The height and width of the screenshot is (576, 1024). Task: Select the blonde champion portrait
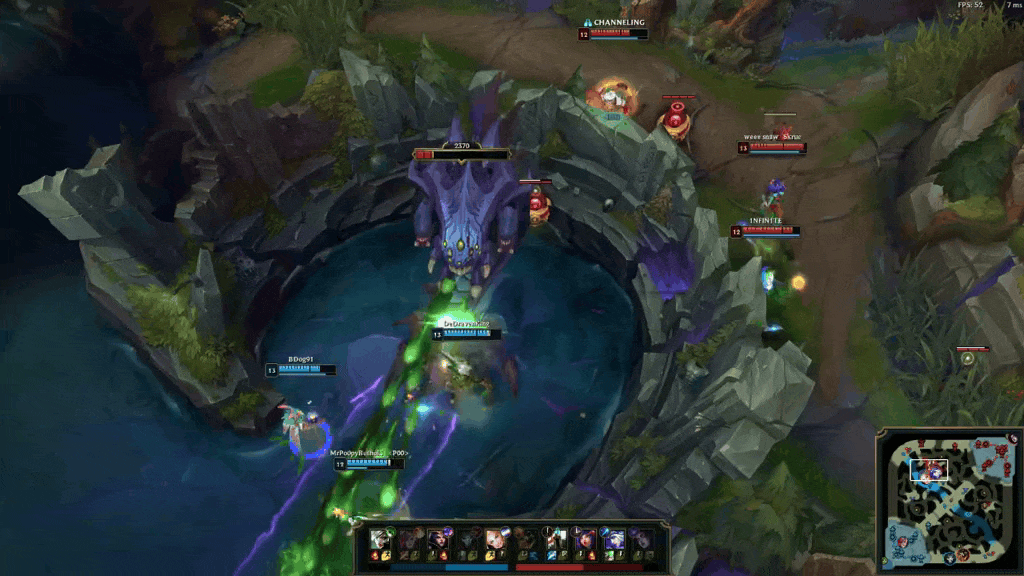pos(495,540)
